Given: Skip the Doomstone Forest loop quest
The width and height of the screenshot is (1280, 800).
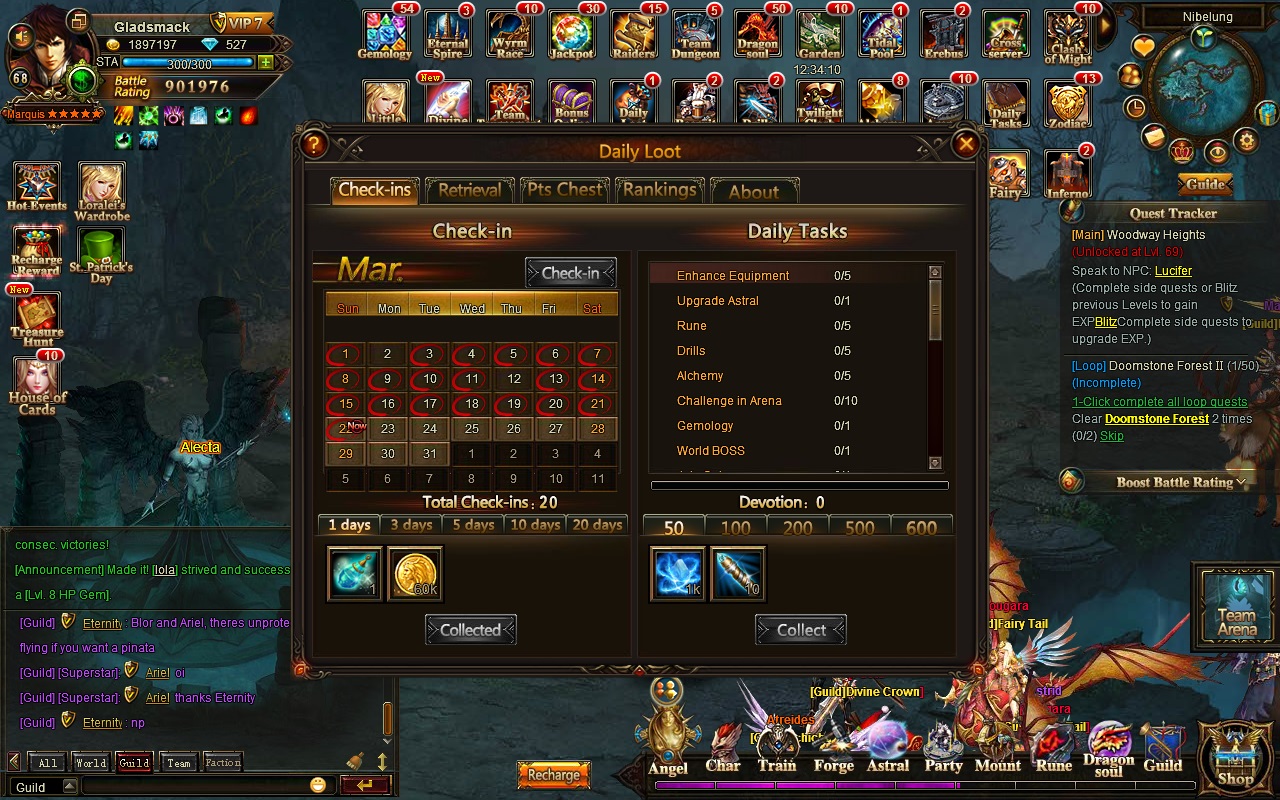Looking at the screenshot, I should (1111, 436).
